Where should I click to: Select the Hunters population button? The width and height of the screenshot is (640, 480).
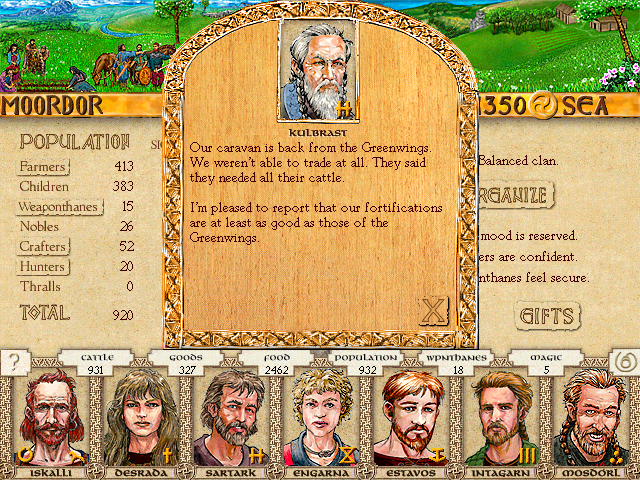pyautogui.click(x=42, y=267)
